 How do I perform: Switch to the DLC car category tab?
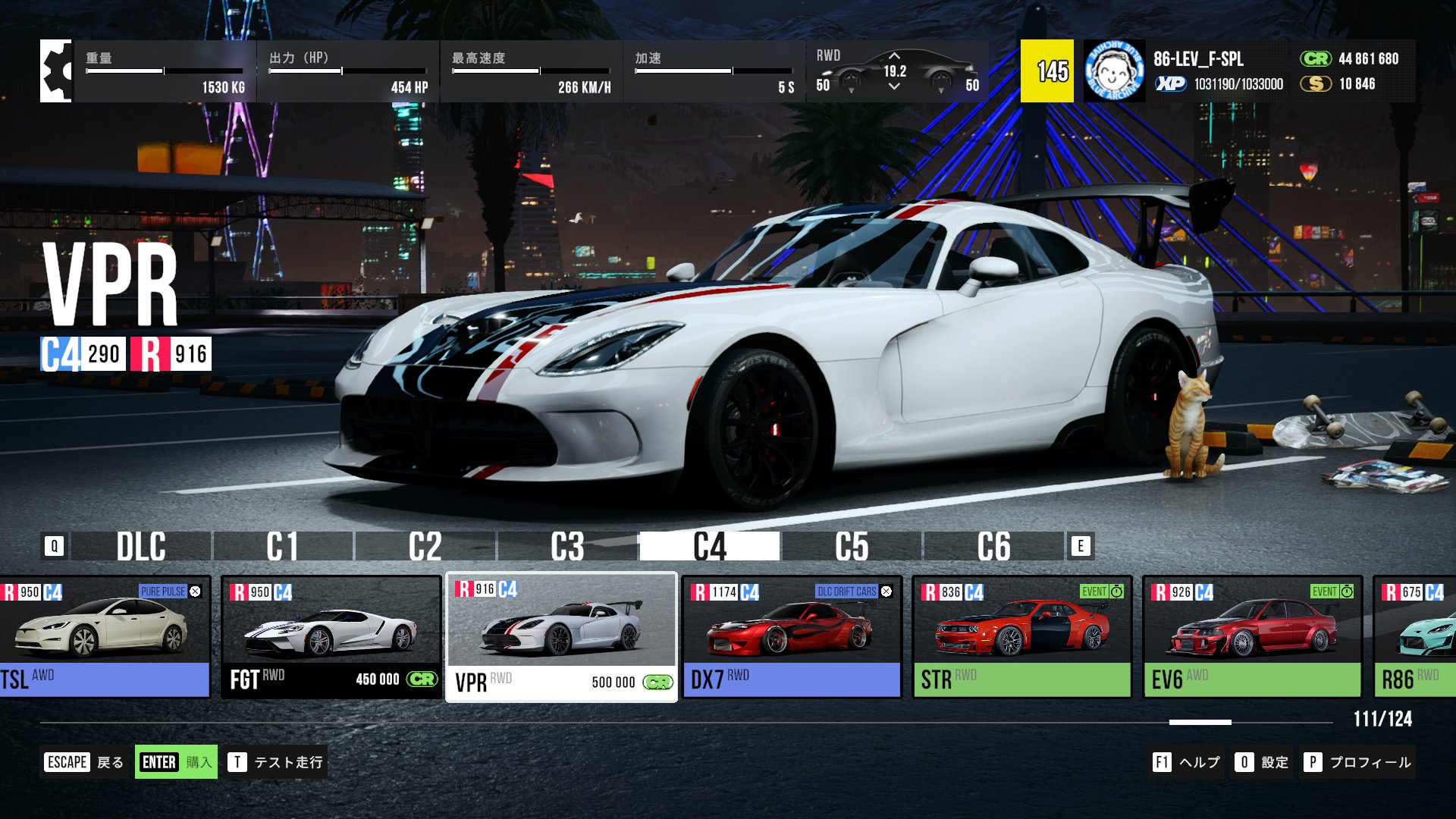141,546
